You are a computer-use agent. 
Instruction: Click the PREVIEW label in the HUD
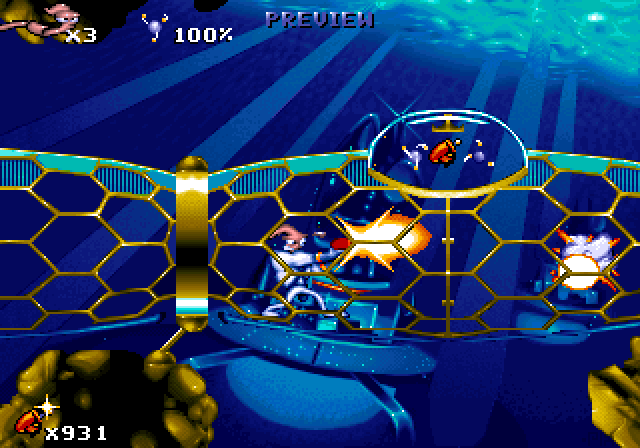(x=320, y=18)
